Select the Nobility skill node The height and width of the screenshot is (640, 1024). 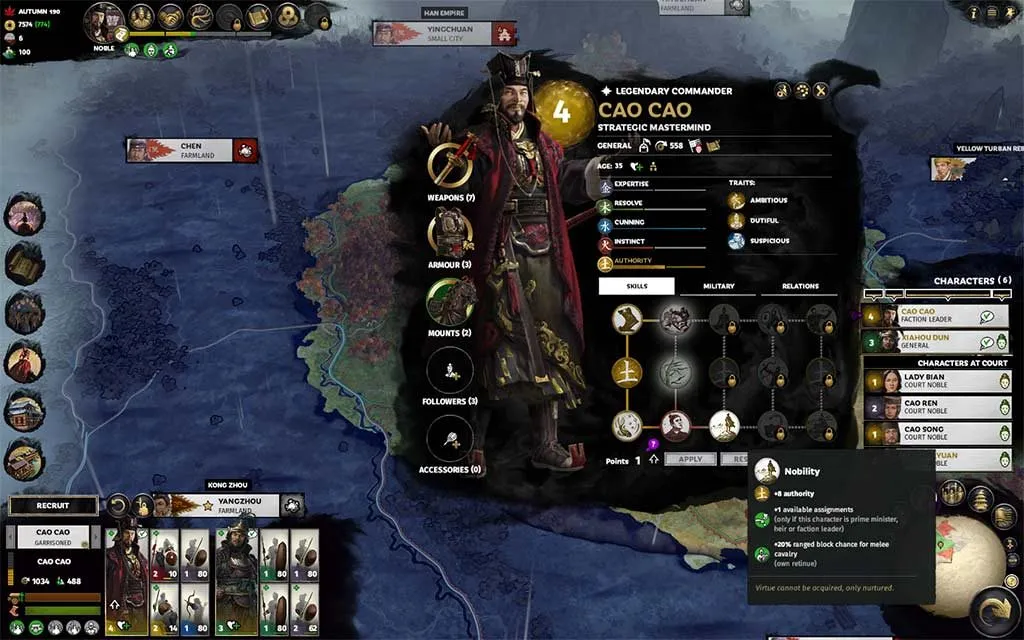coord(724,425)
